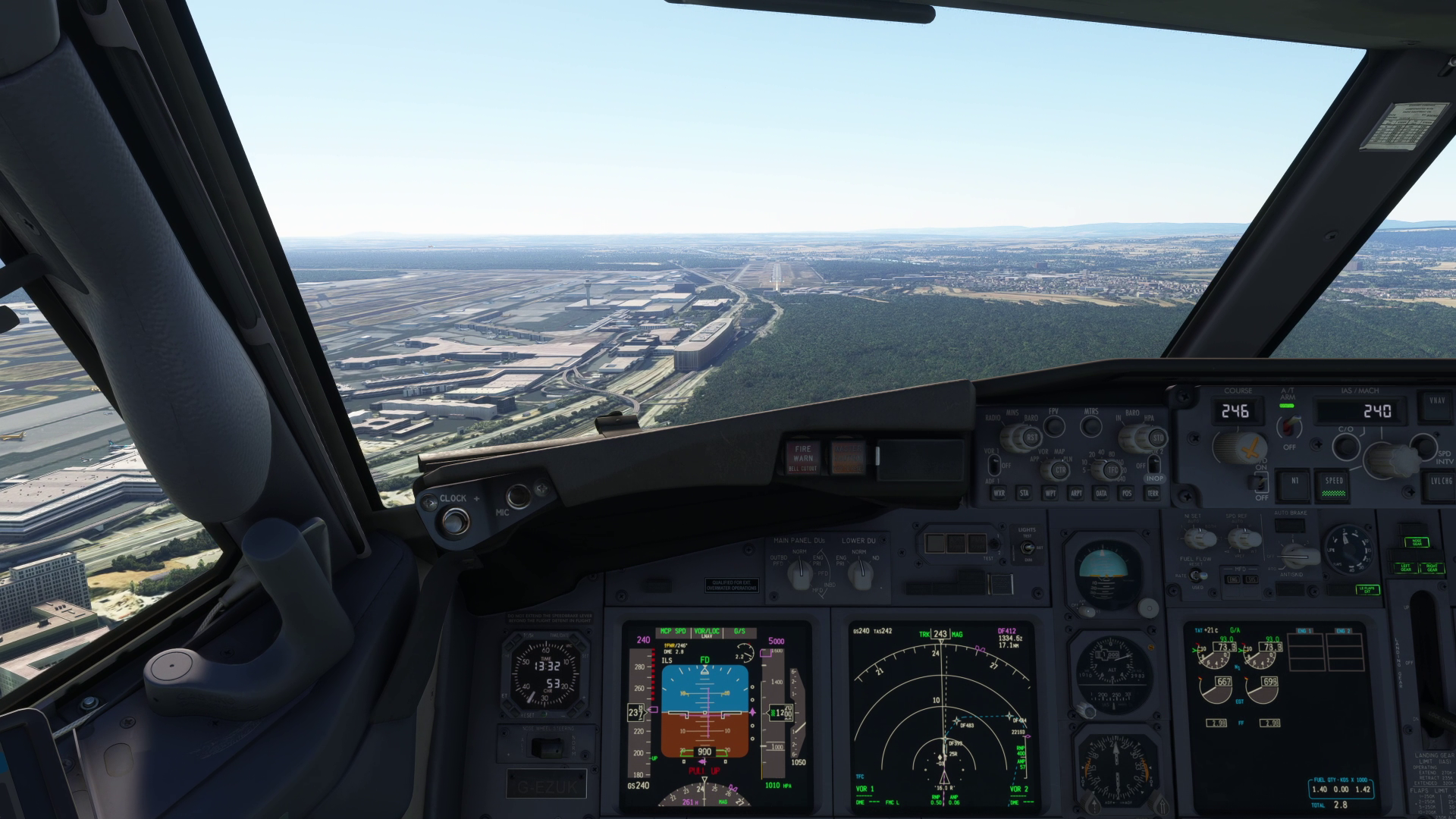Select the illuminated SPEED mode button

[x=1335, y=486]
